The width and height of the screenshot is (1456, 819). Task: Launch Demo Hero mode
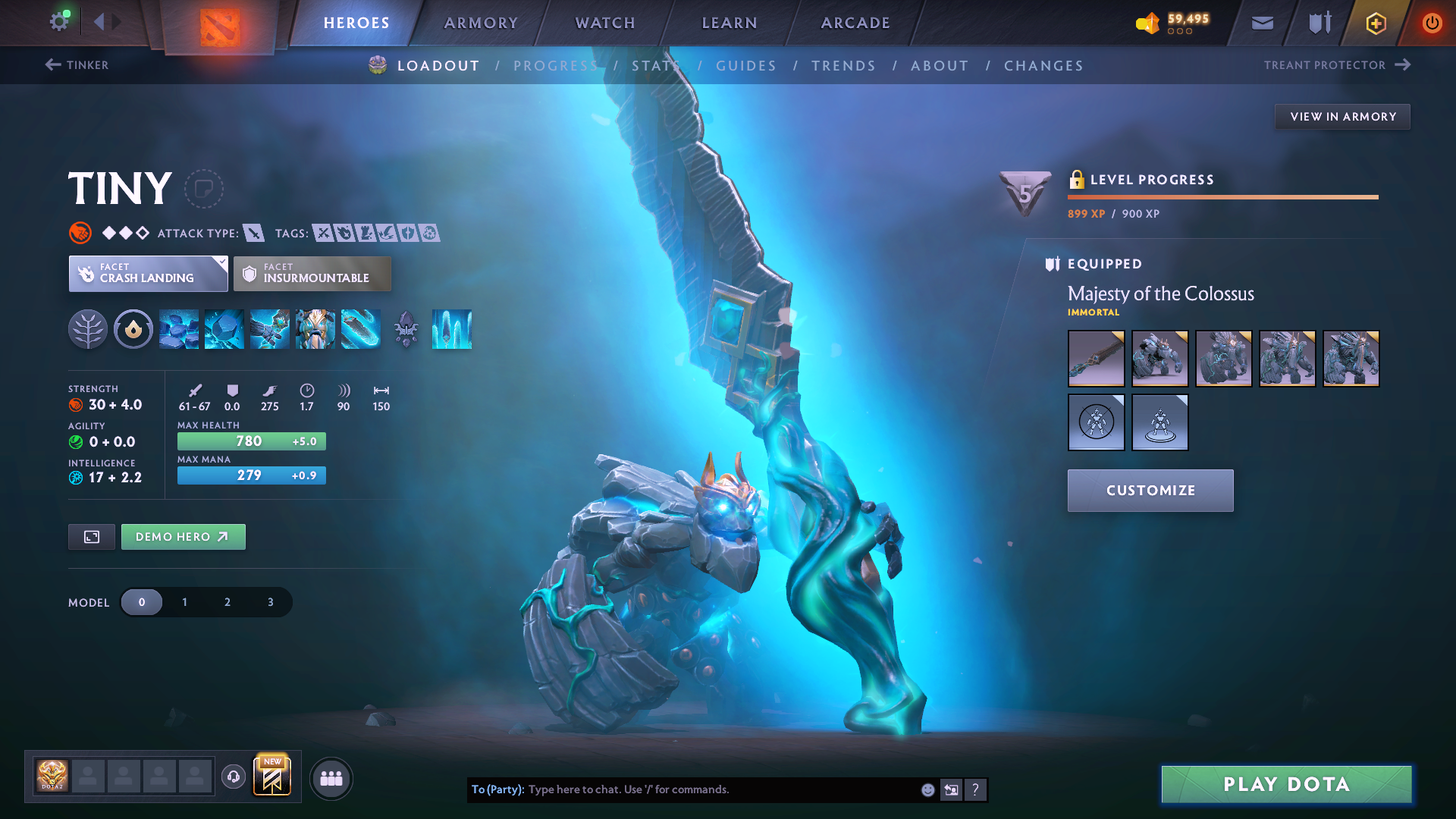point(183,537)
